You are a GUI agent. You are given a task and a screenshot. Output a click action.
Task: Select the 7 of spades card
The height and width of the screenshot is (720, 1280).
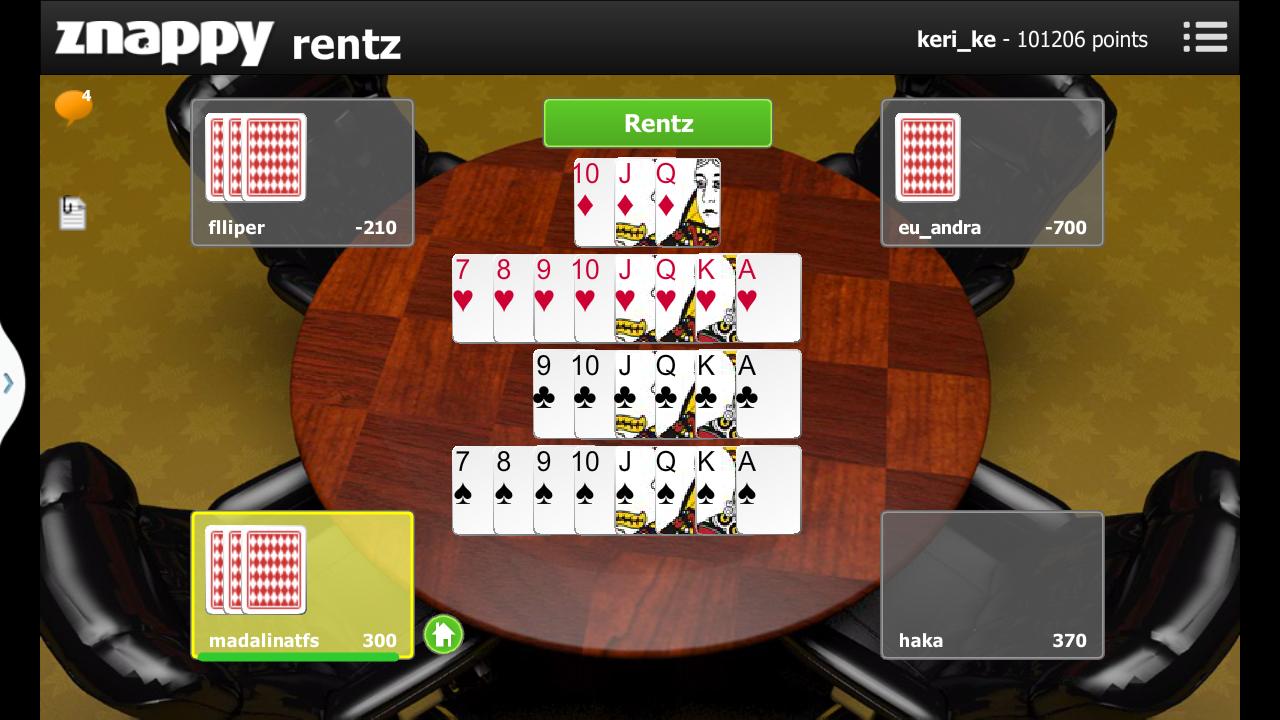[471, 490]
